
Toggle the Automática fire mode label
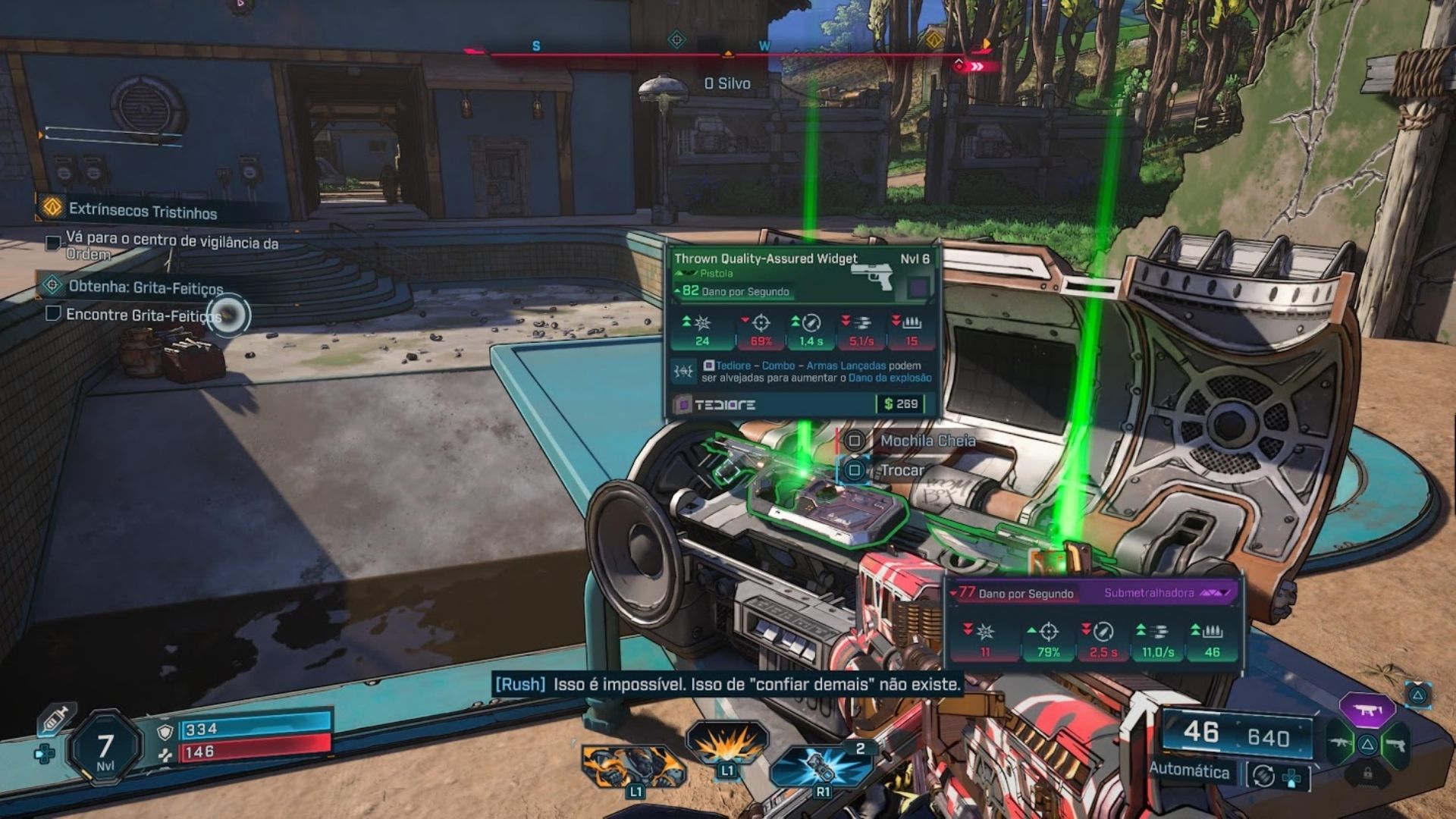(x=1188, y=770)
